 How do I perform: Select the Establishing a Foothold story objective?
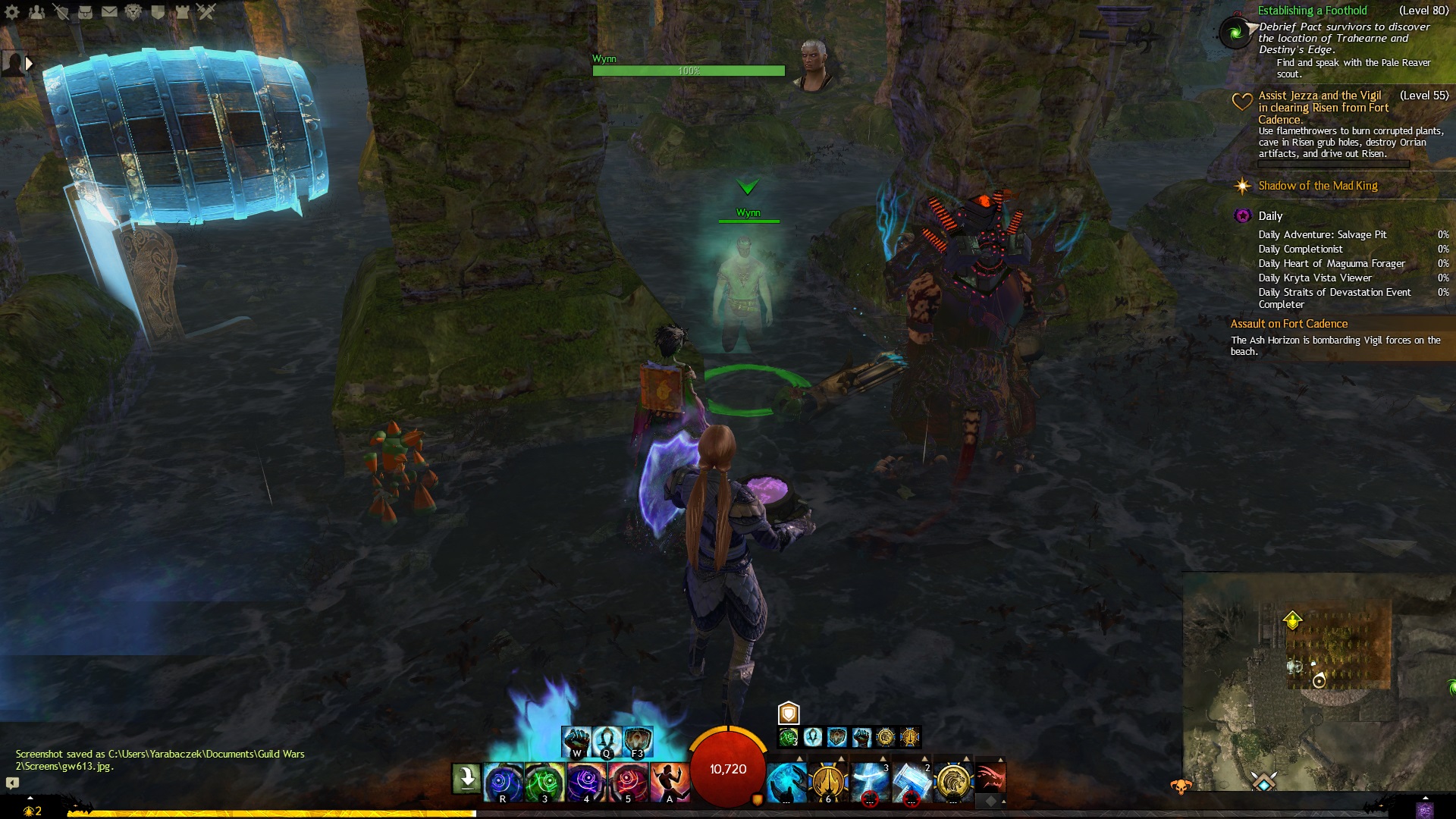click(1312, 11)
